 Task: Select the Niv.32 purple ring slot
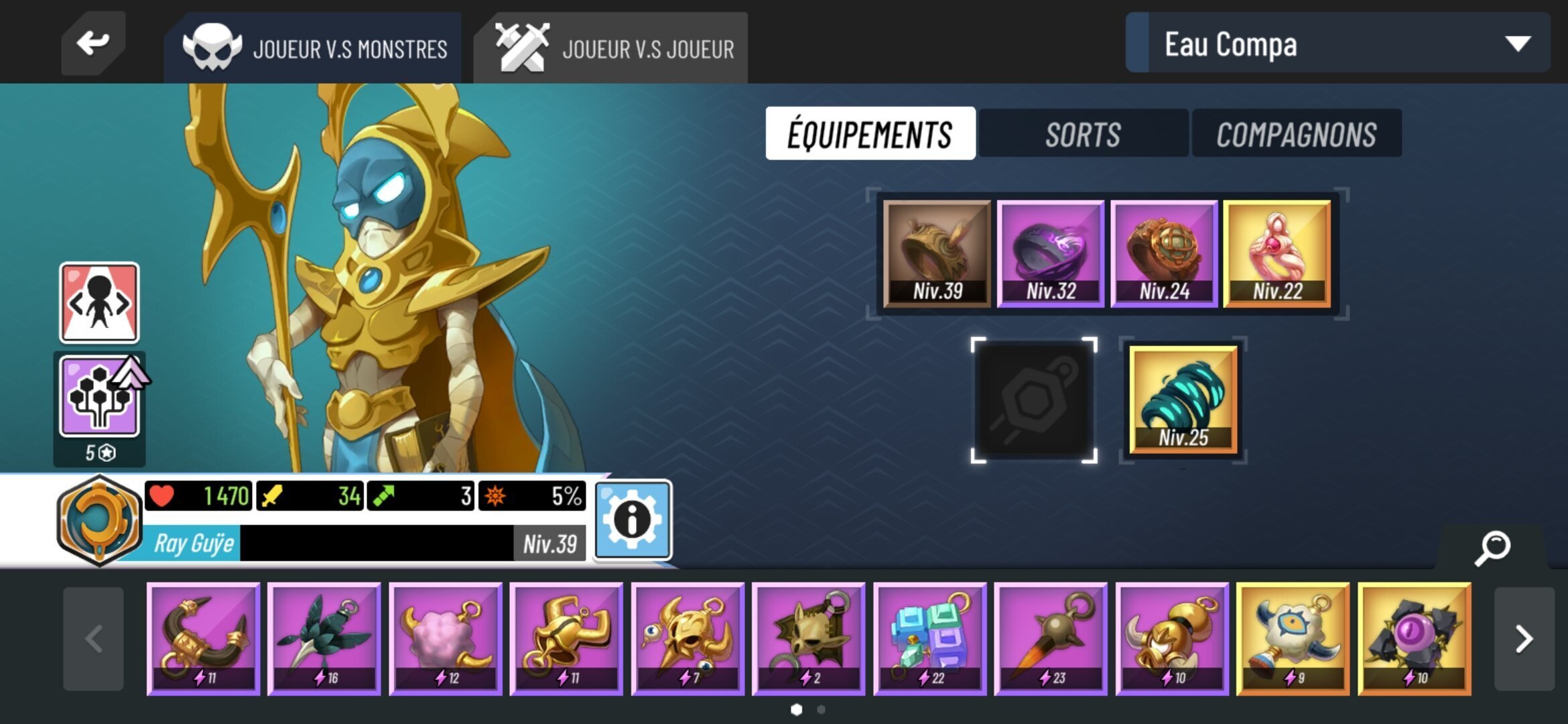point(1050,254)
